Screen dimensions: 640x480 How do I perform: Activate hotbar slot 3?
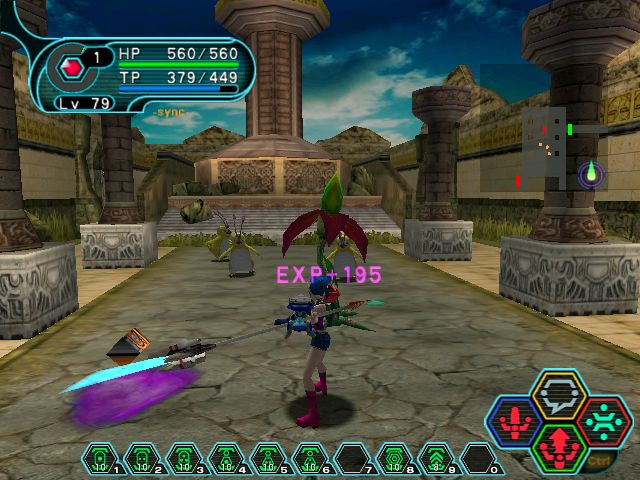183,458
